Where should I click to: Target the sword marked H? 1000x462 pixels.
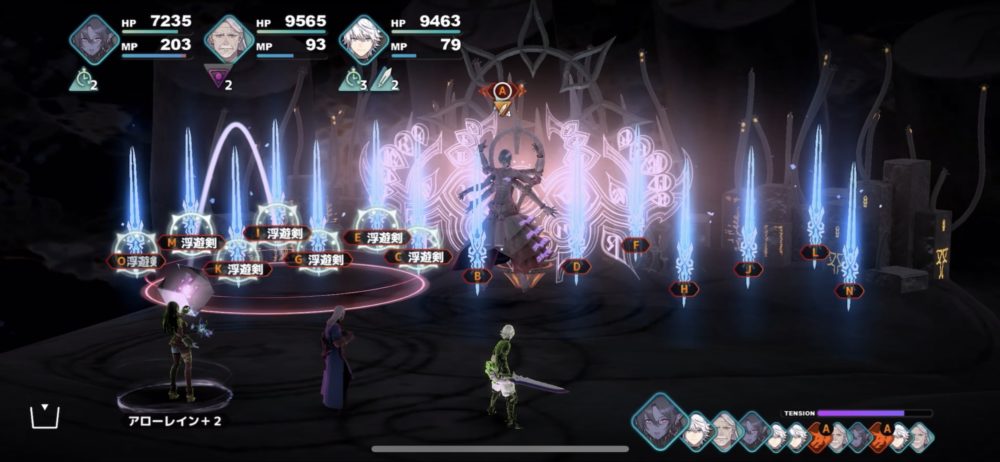(684, 288)
